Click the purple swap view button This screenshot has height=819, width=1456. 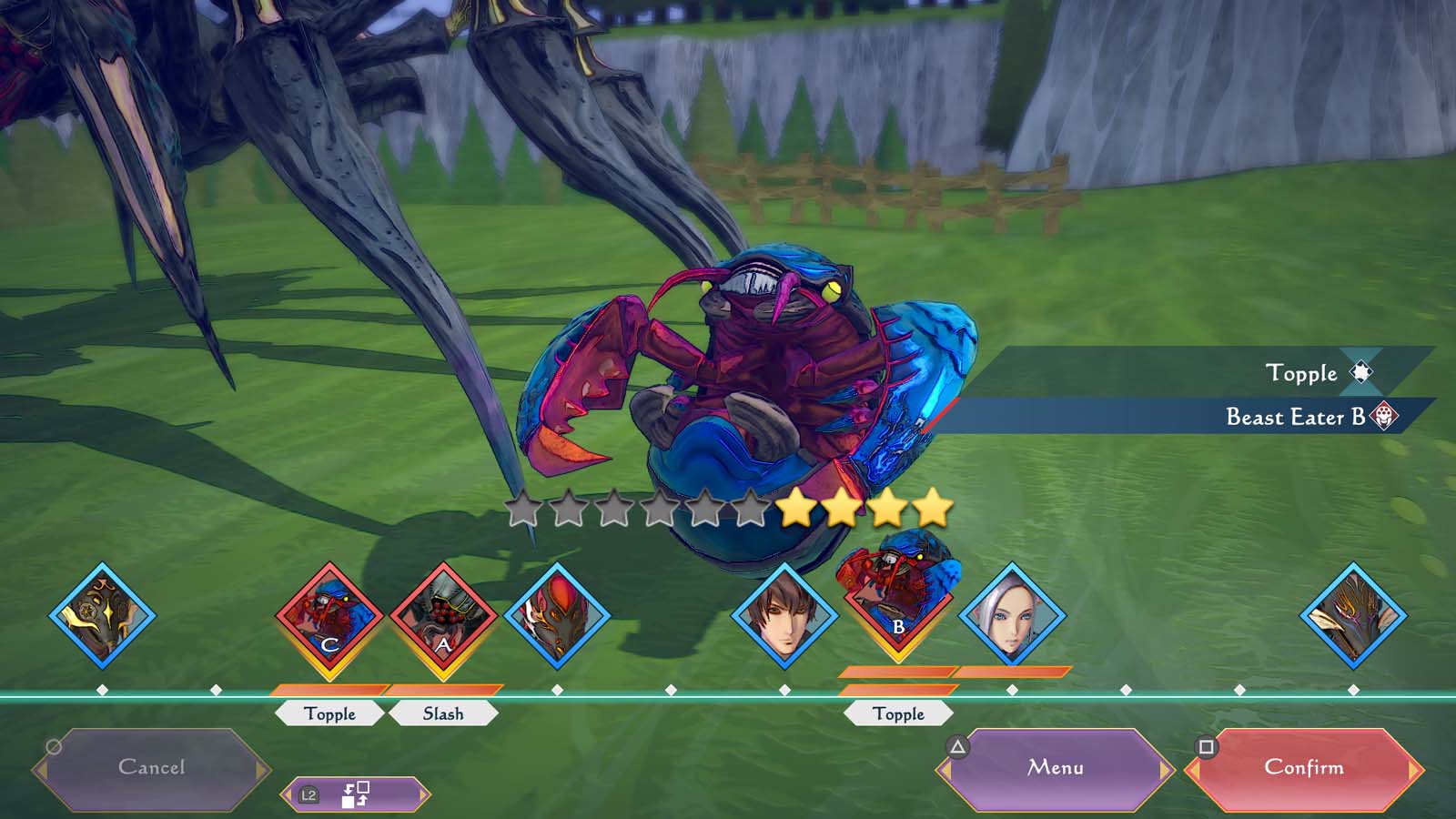354,794
